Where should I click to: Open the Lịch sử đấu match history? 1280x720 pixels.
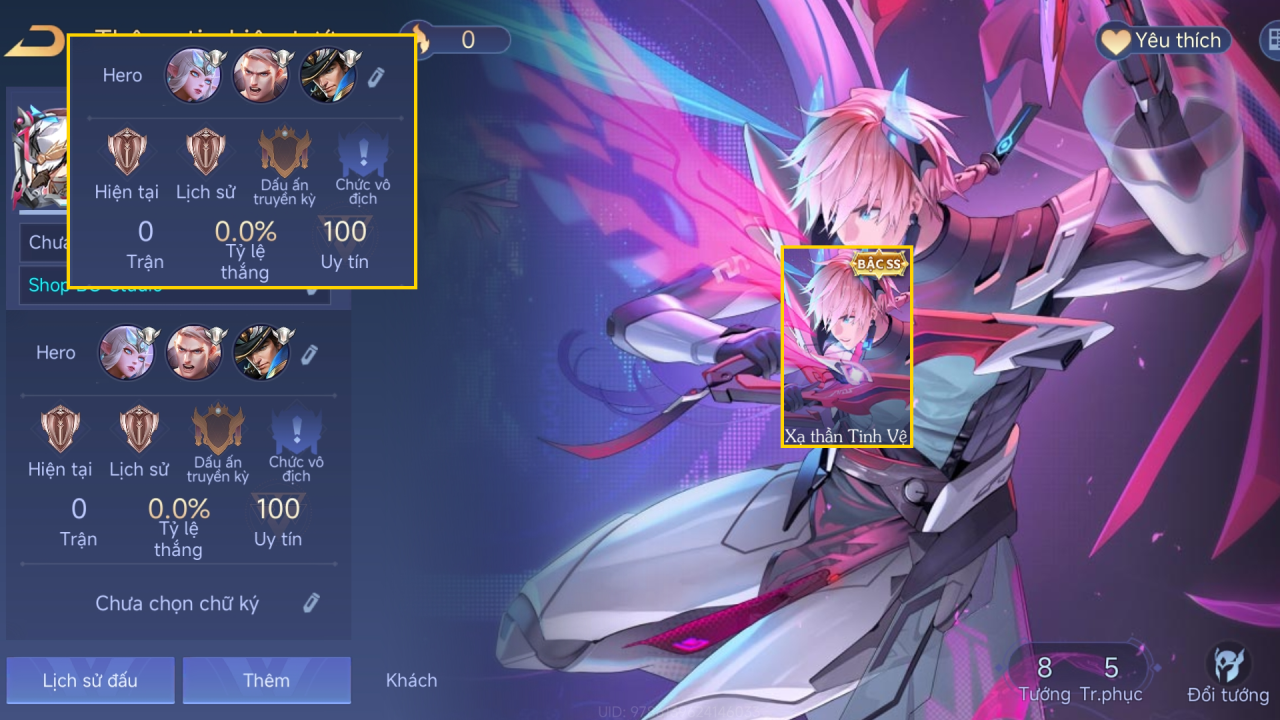90,680
